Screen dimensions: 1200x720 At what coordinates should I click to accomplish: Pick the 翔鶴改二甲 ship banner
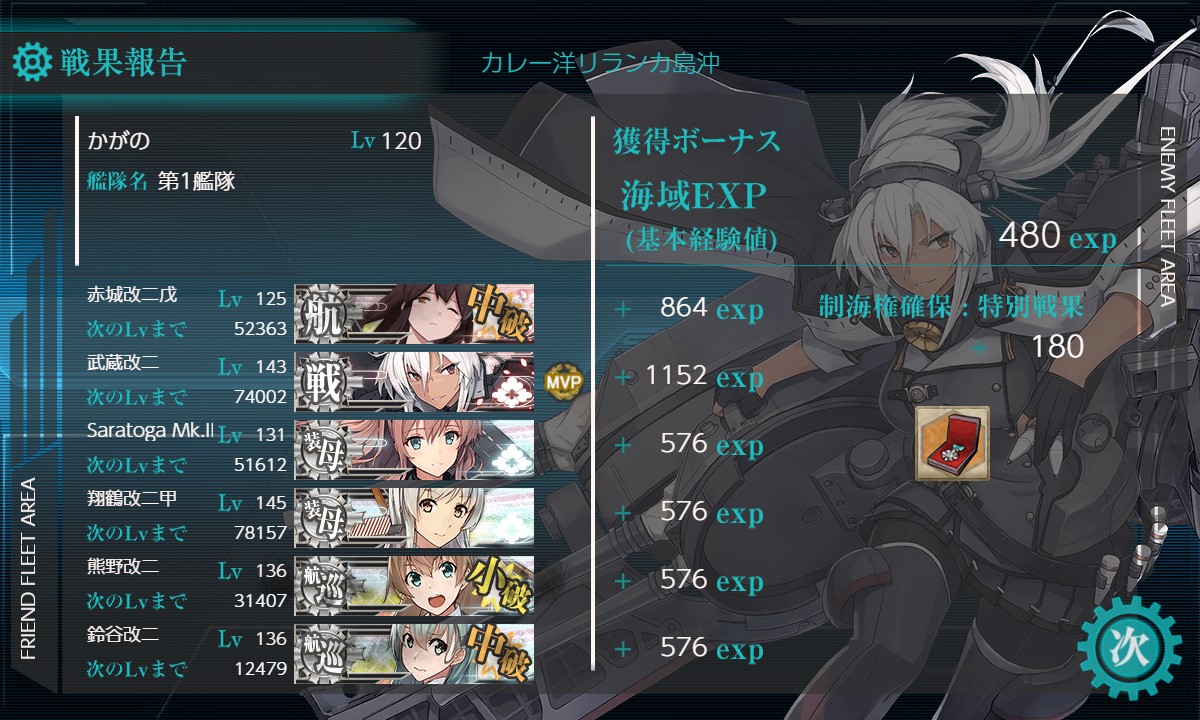pos(414,516)
